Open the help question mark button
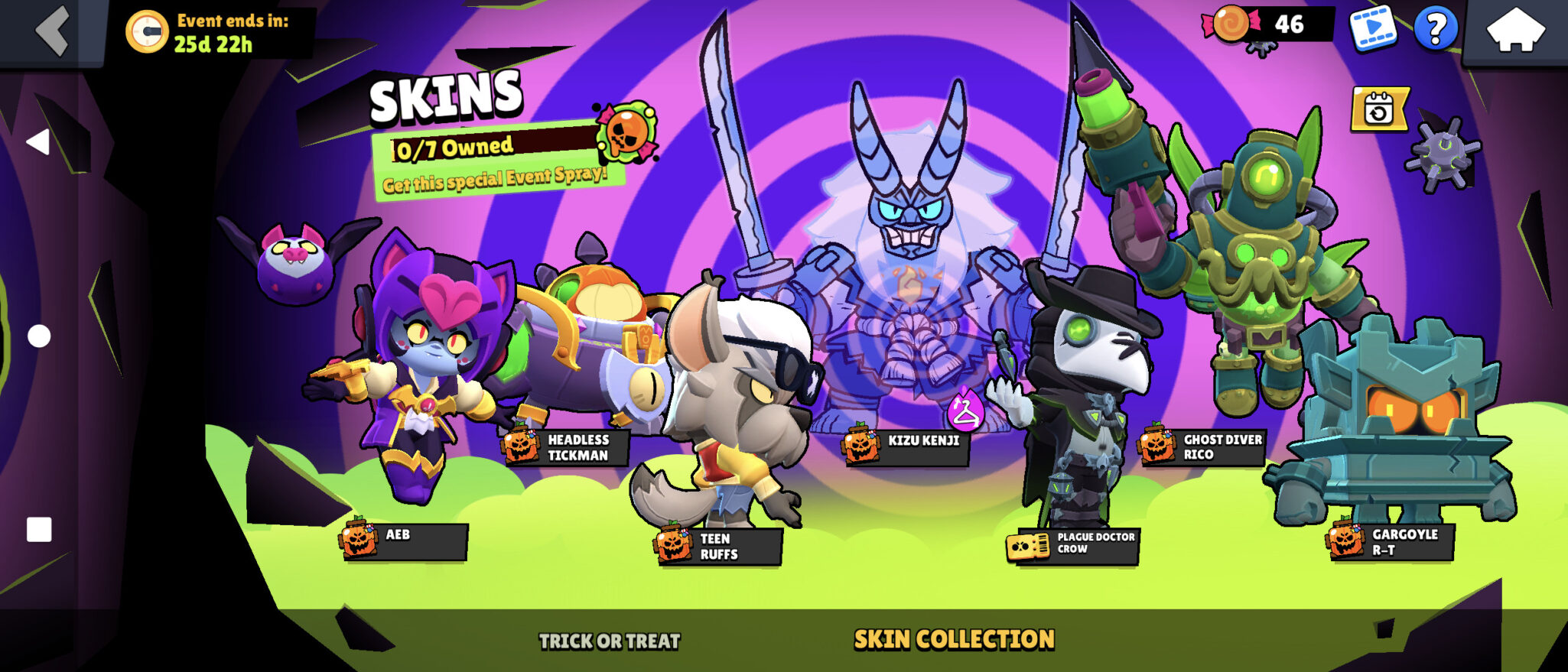 (x=1435, y=30)
